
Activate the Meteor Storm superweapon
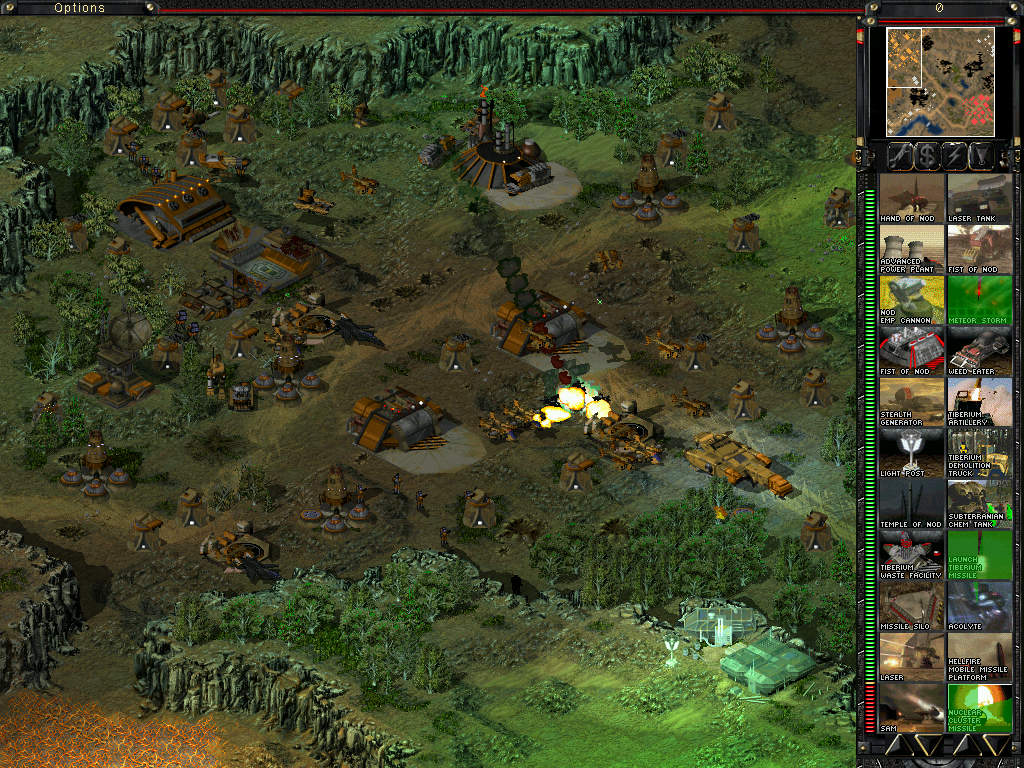(x=979, y=300)
